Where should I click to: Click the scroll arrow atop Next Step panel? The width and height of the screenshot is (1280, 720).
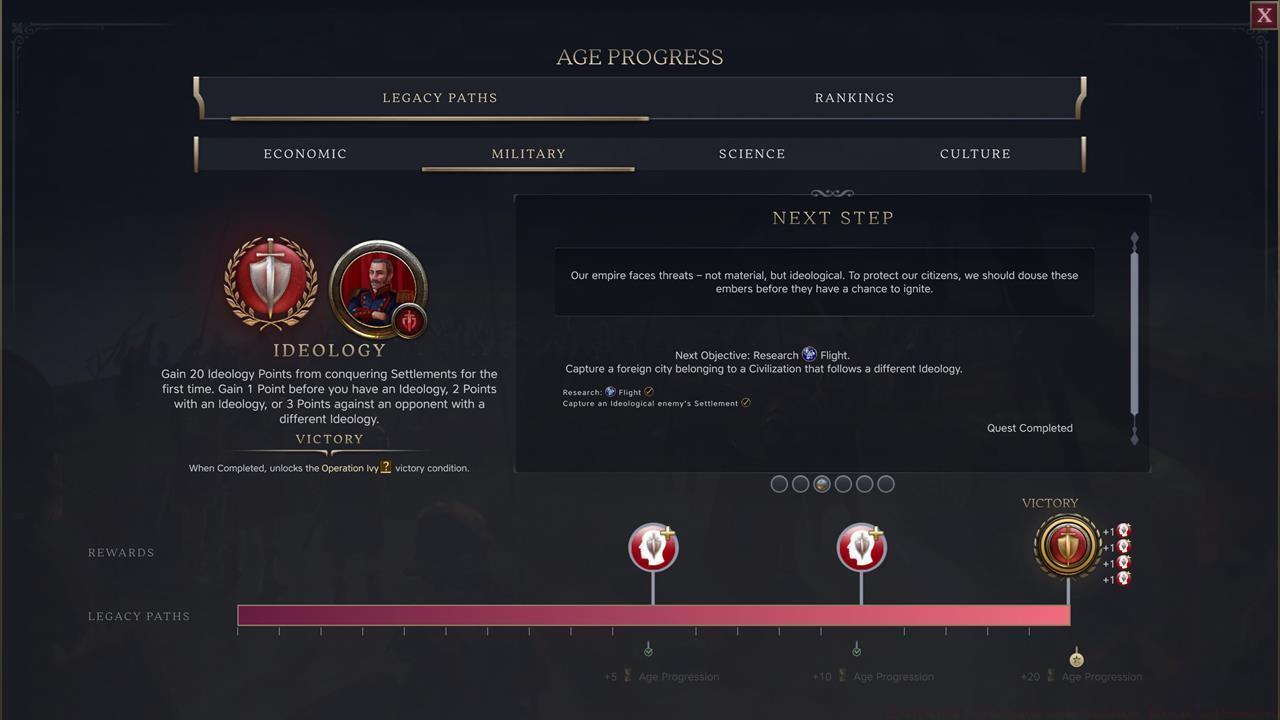pyautogui.click(x=1134, y=239)
